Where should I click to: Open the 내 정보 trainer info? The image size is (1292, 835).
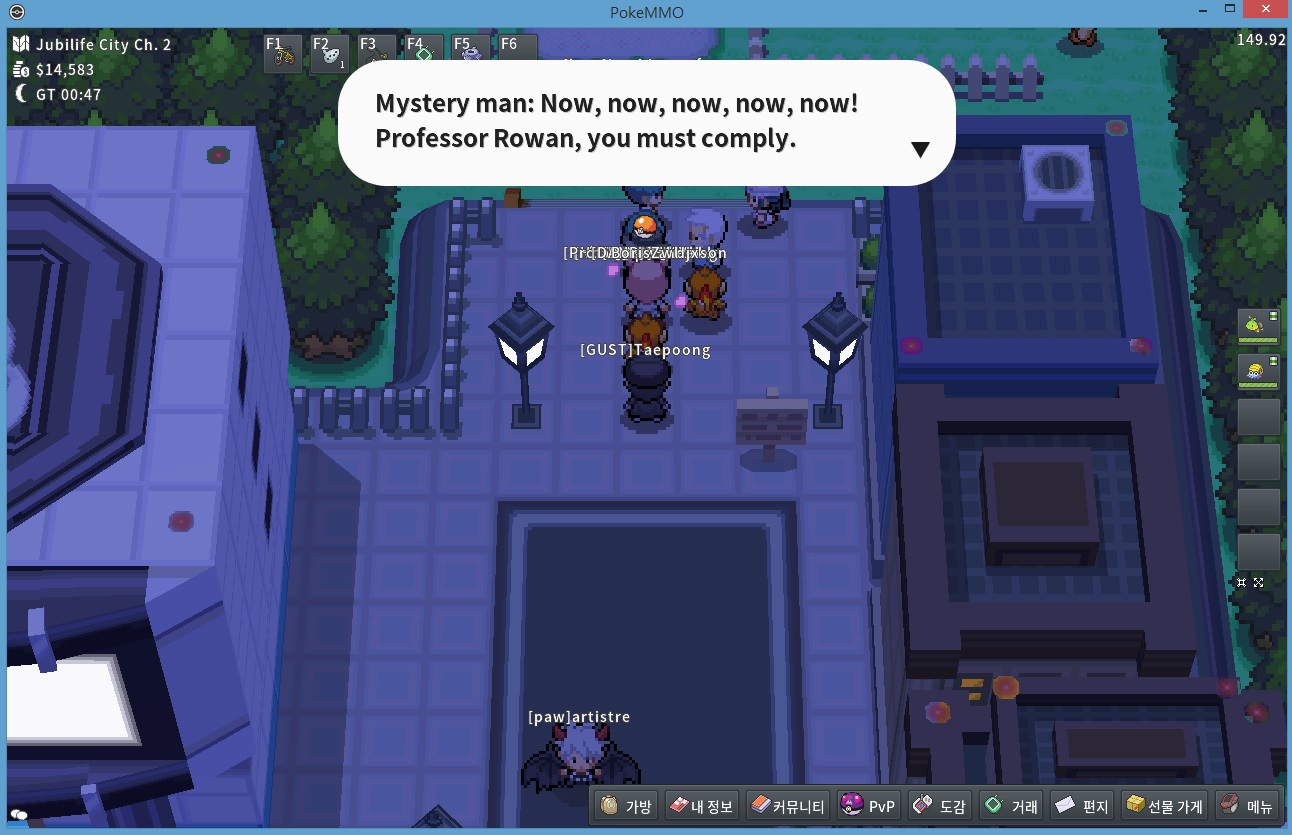click(x=701, y=806)
